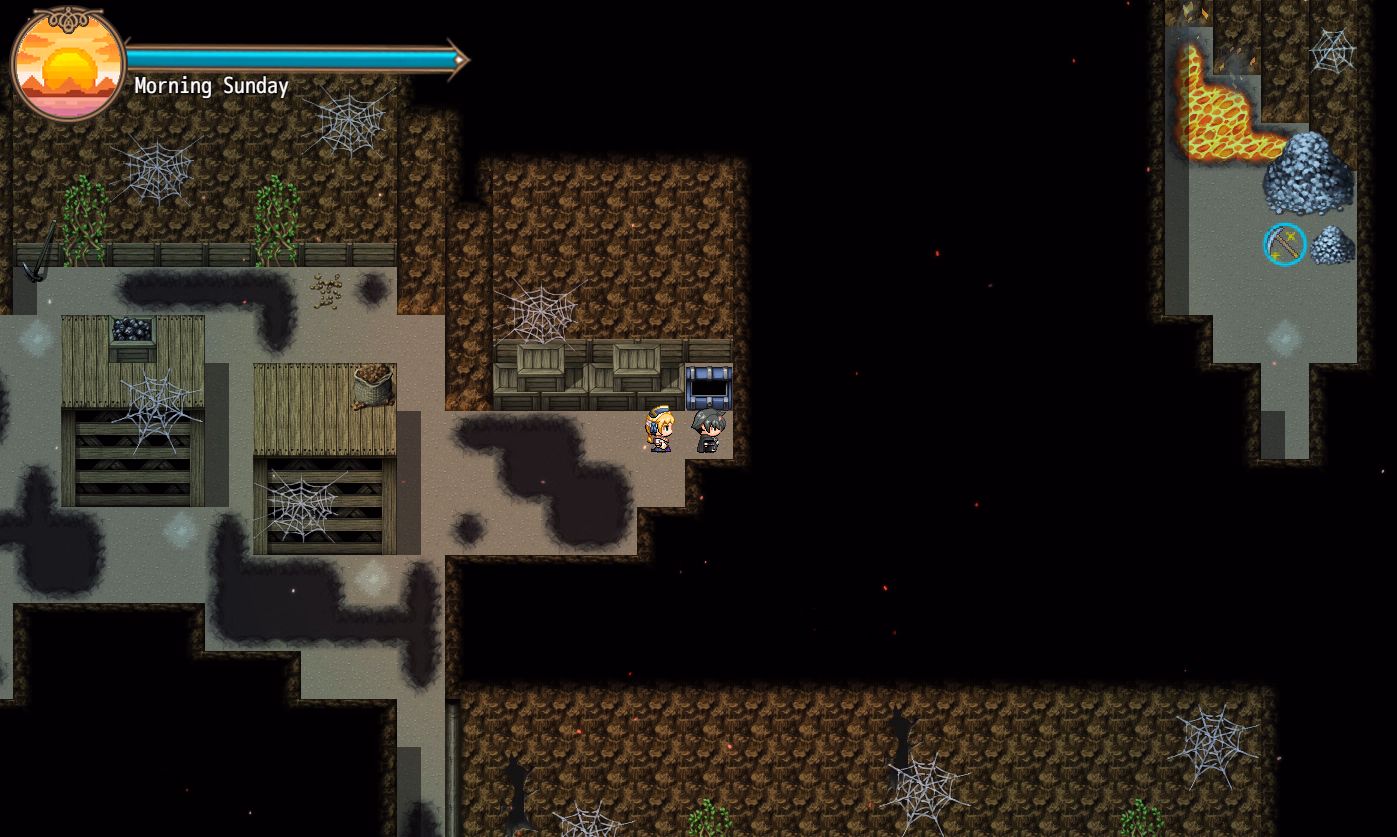Select the circled pickaxe mining marker
This screenshot has width=1397, height=837.
(1284, 244)
